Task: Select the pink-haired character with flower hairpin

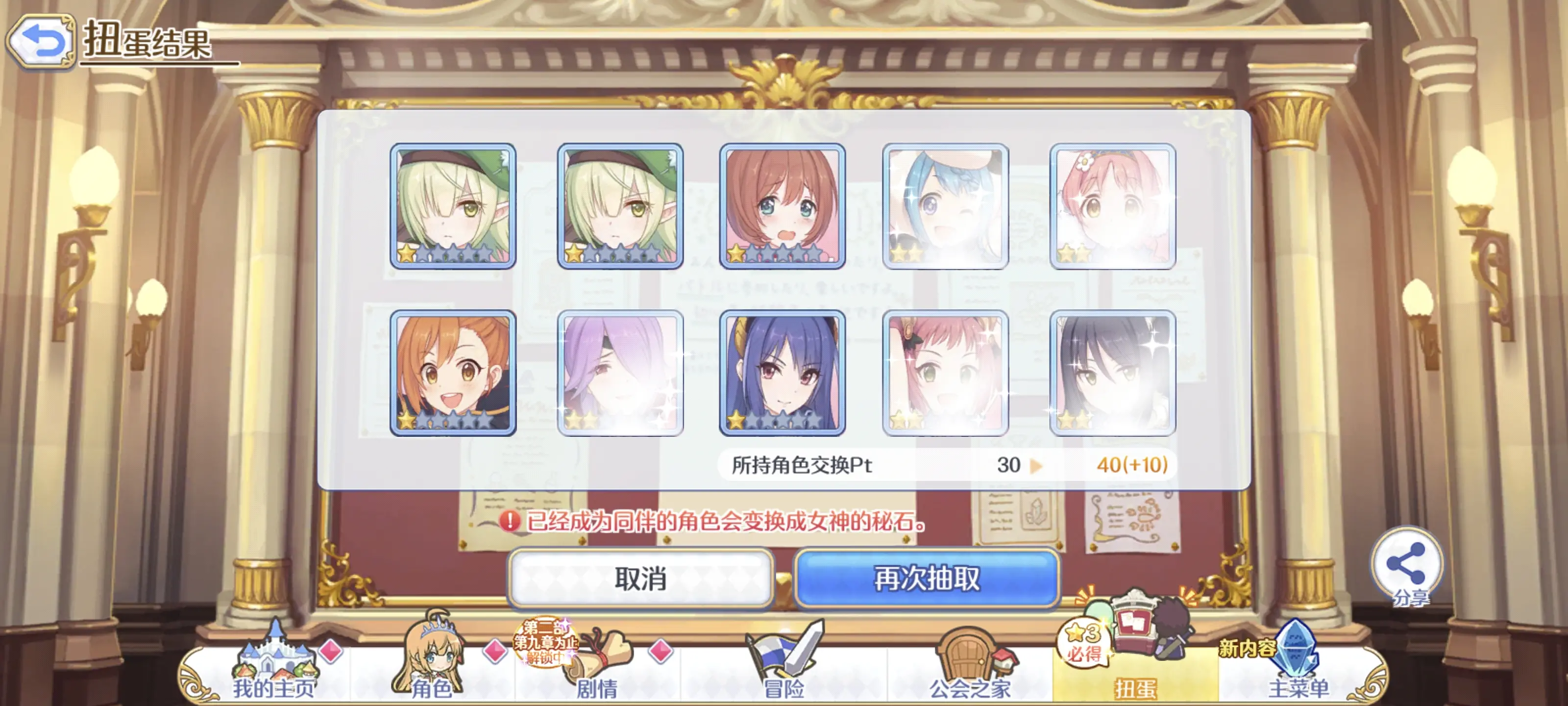Action: pos(1113,206)
